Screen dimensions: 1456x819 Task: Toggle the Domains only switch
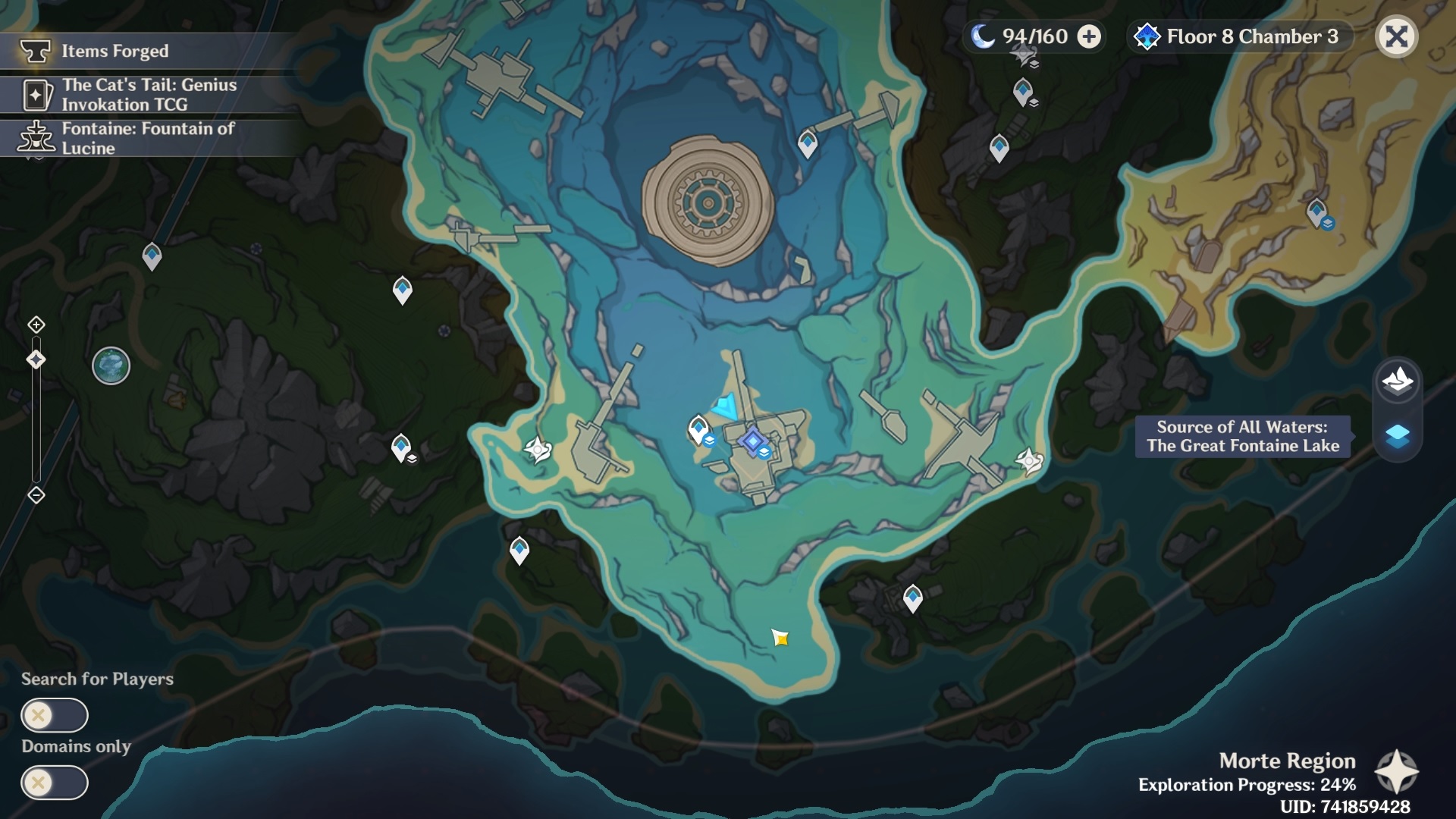coord(55,783)
